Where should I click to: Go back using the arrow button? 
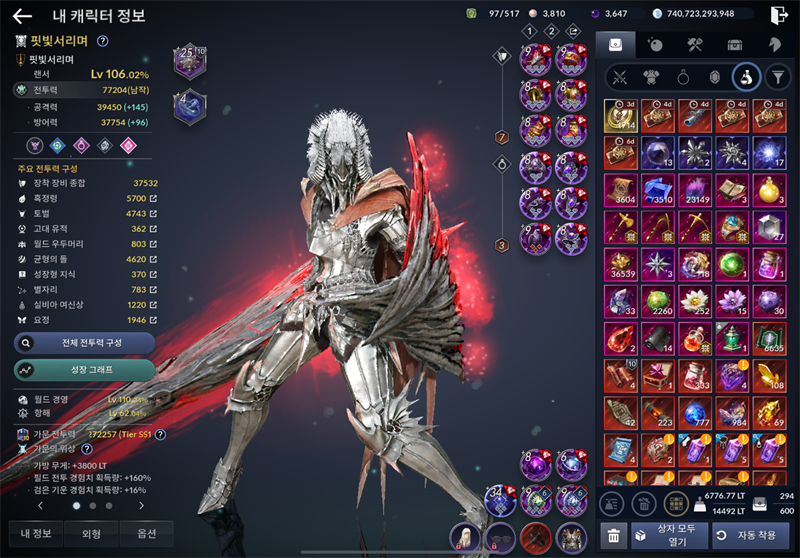22,15
